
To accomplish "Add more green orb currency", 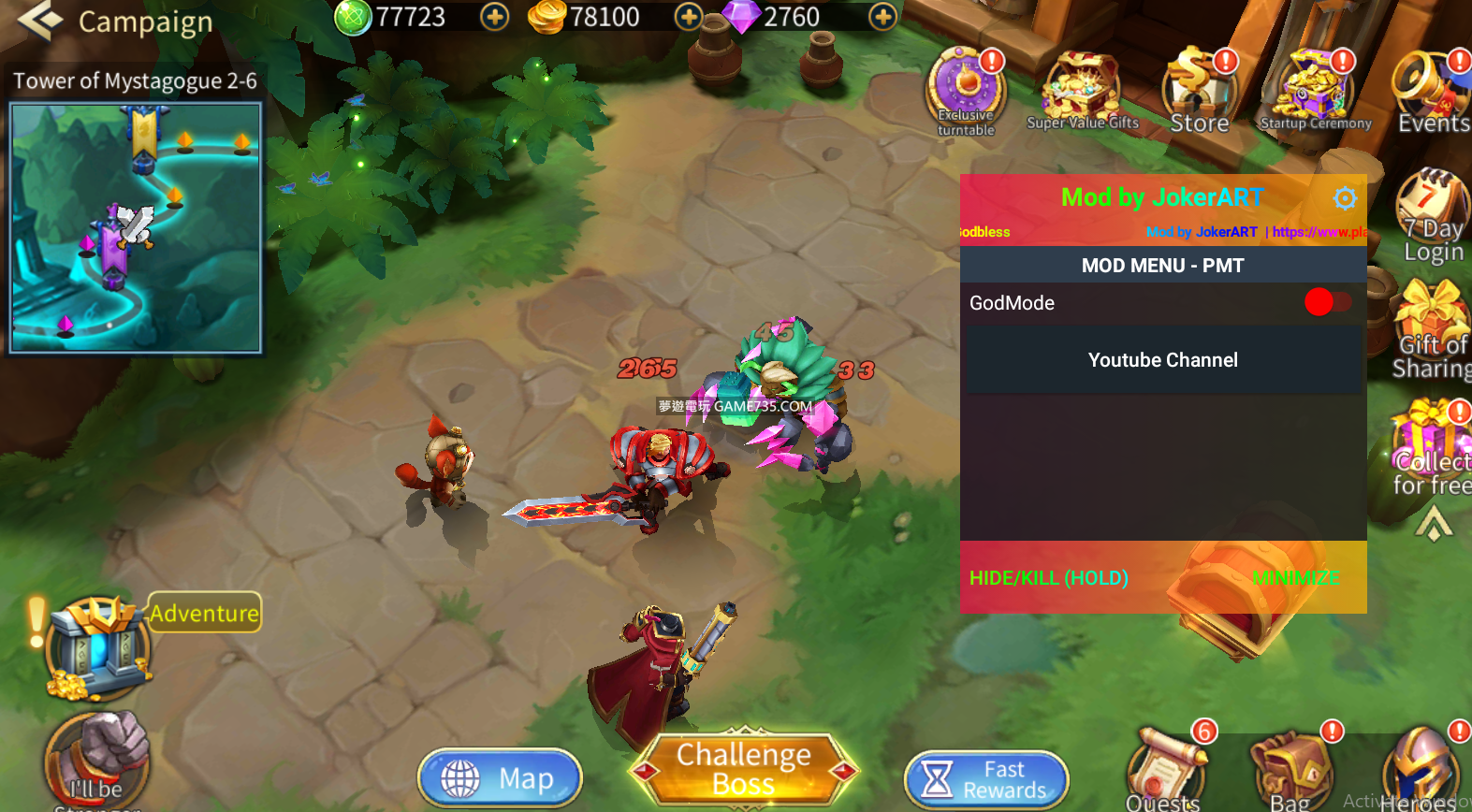I will coord(494,17).
